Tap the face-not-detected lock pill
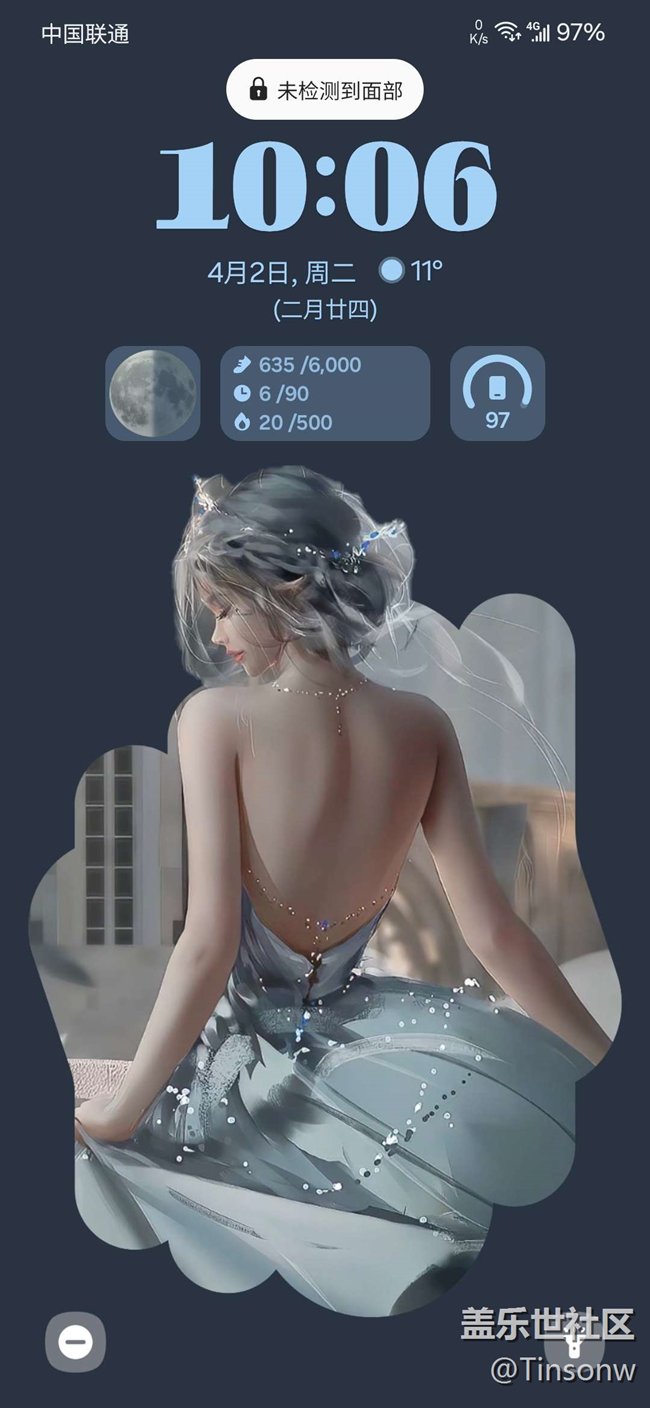The width and height of the screenshot is (650, 1408). (325, 90)
